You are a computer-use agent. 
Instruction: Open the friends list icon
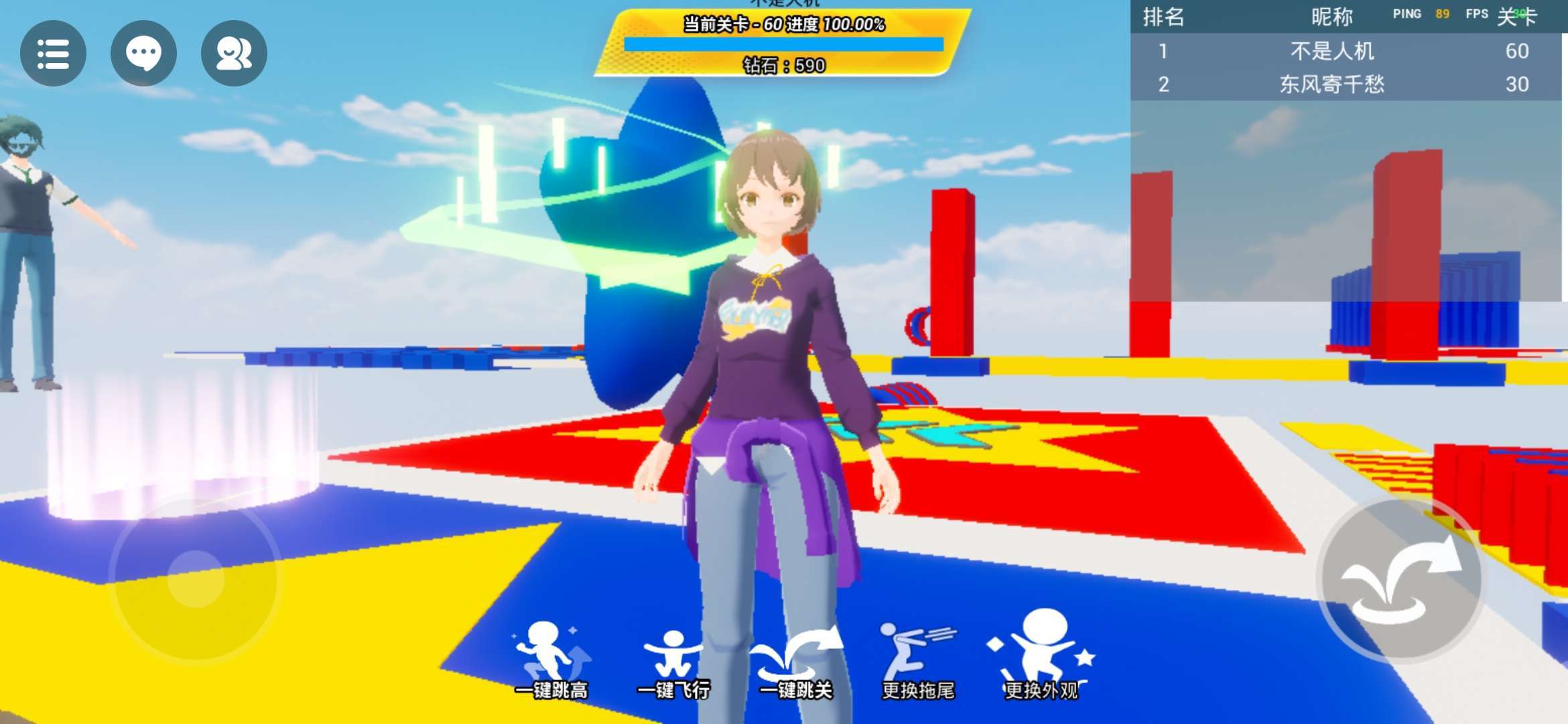click(x=234, y=53)
